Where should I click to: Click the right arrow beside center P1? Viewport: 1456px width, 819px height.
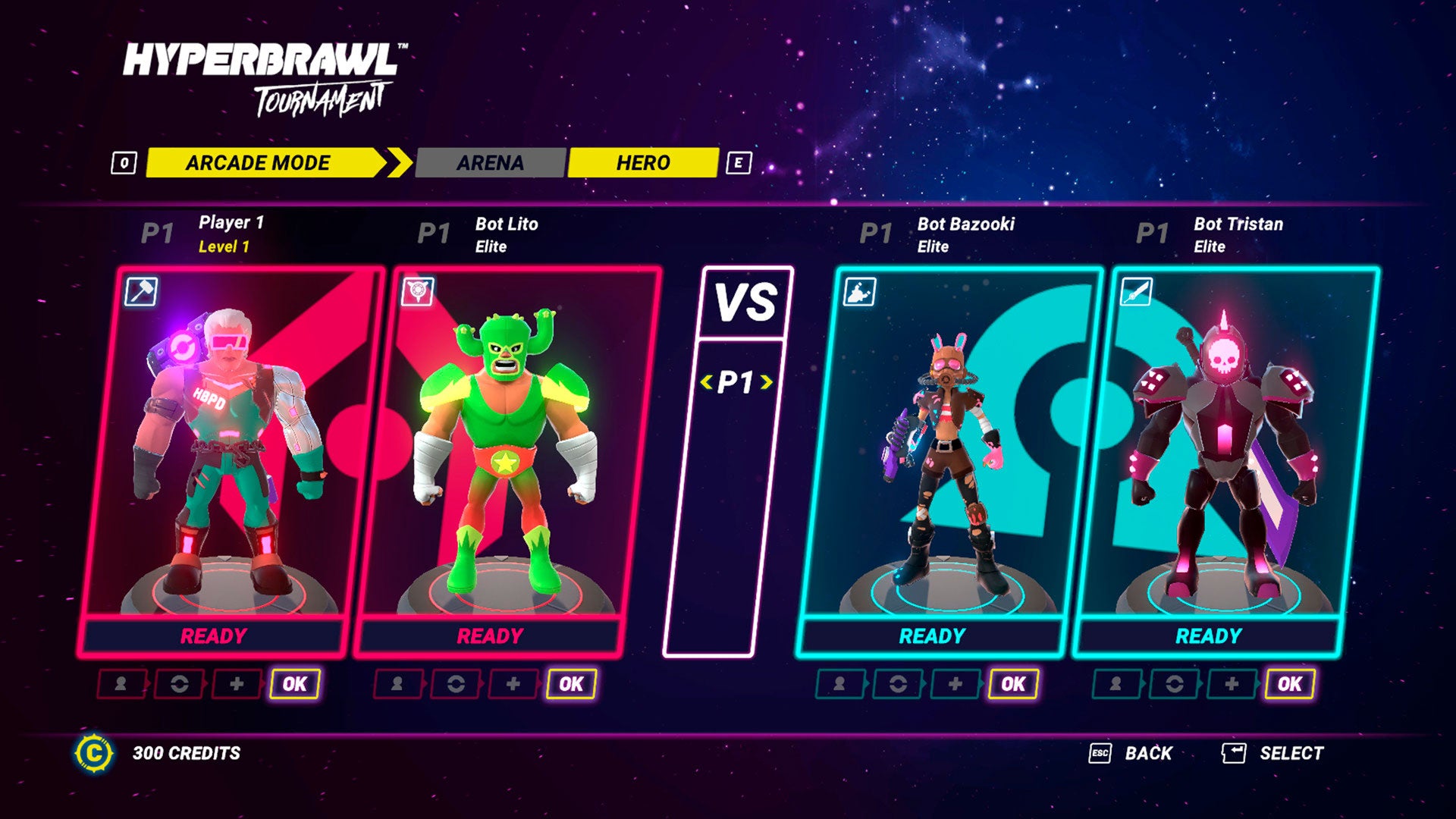coord(767,383)
